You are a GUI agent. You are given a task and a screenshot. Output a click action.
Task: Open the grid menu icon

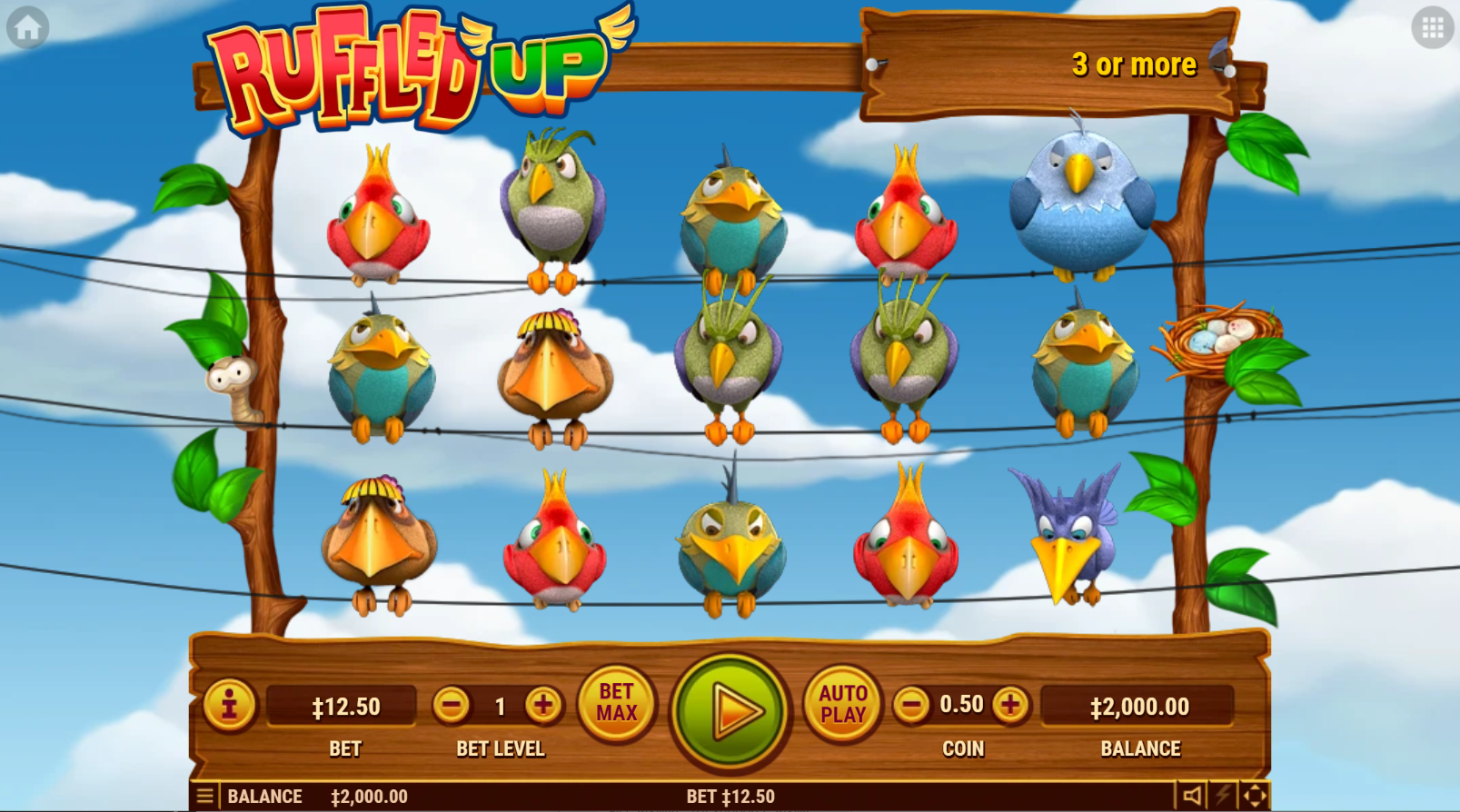pos(1432,28)
